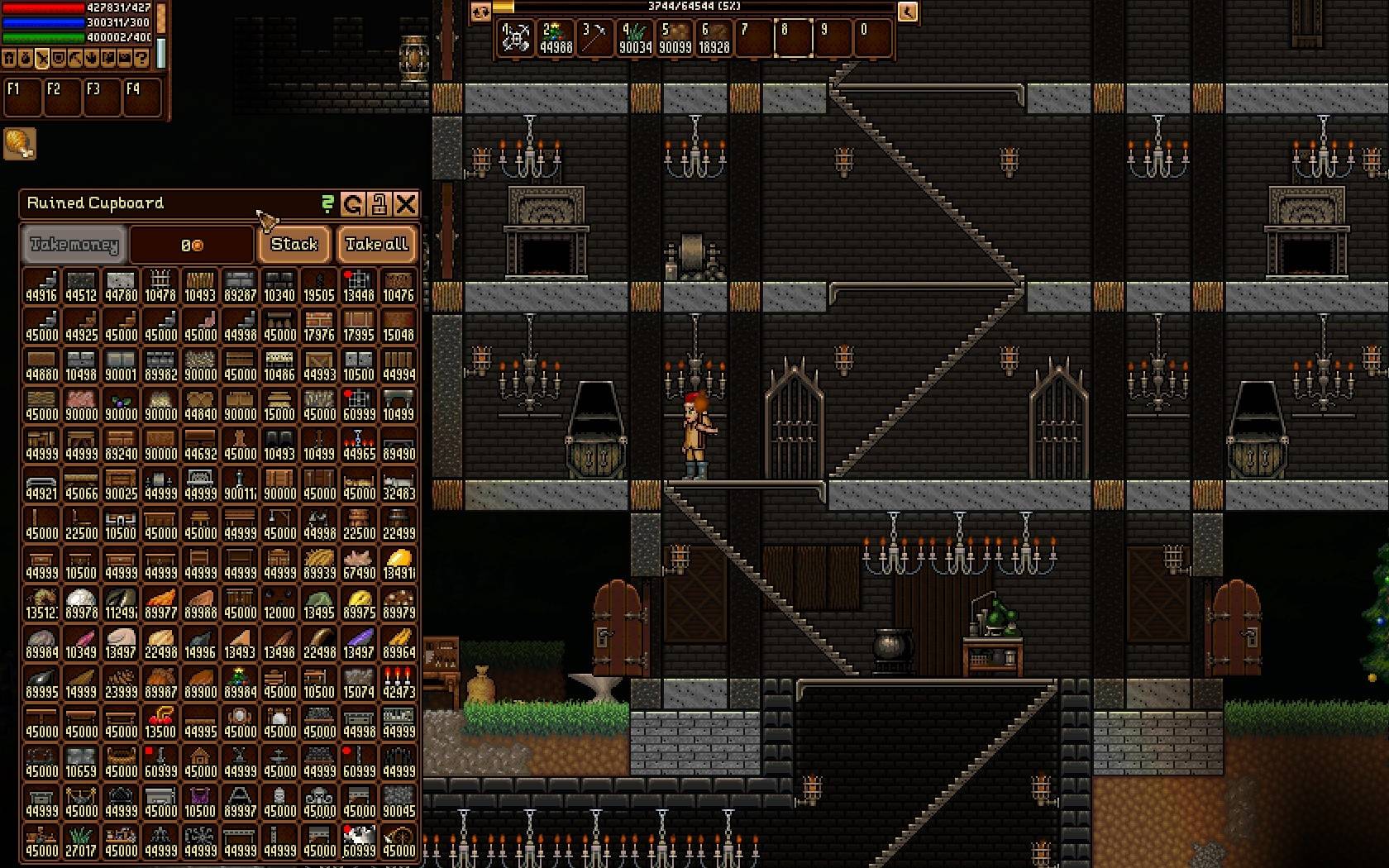Select the Christmas tree hotbar slot
The width and height of the screenshot is (1389, 868).
(x=556, y=38)
